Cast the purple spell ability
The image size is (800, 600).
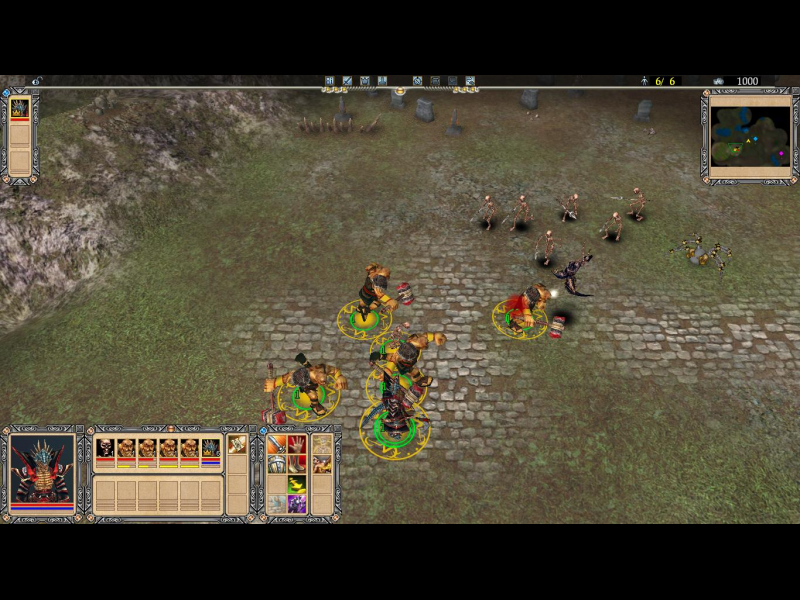[x=297, y=503]
